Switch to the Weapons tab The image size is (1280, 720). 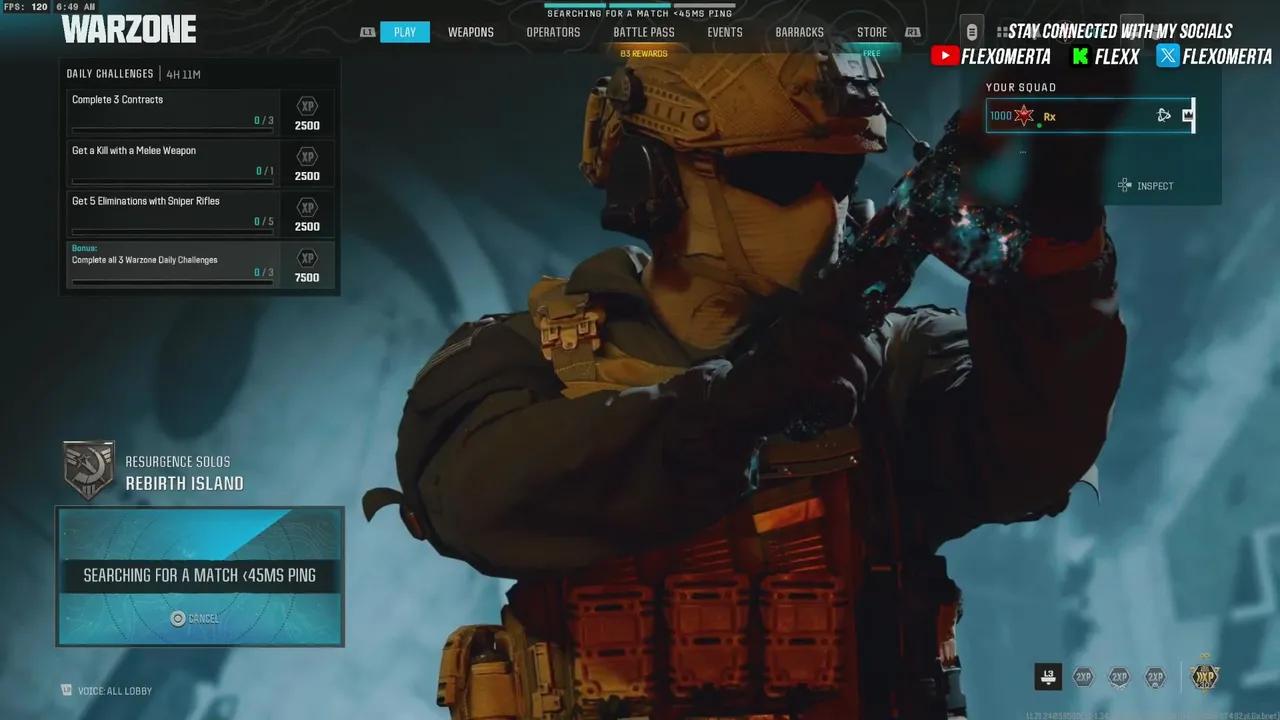pos(470,32)
